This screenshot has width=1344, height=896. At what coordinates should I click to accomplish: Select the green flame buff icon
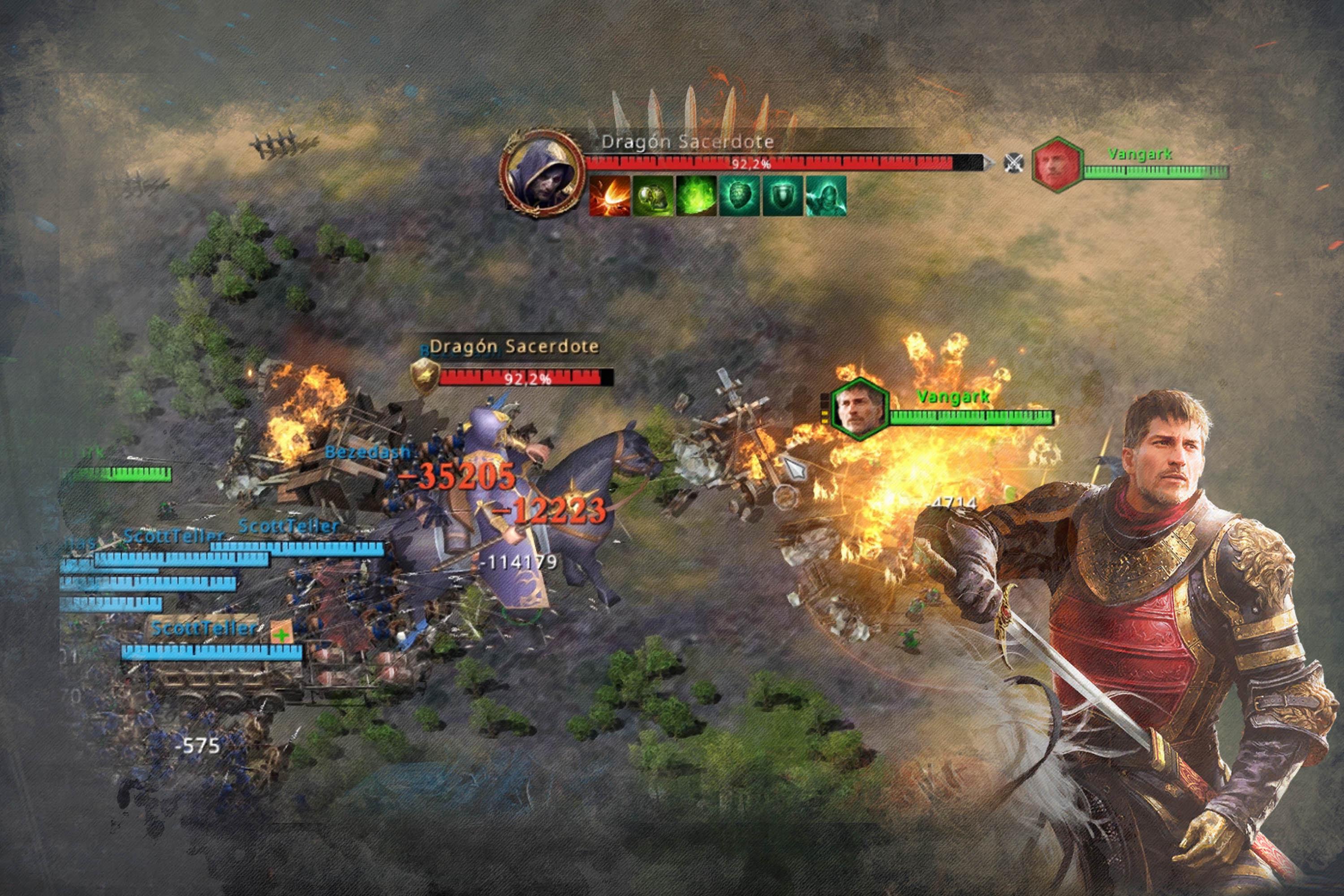point(696,195)
